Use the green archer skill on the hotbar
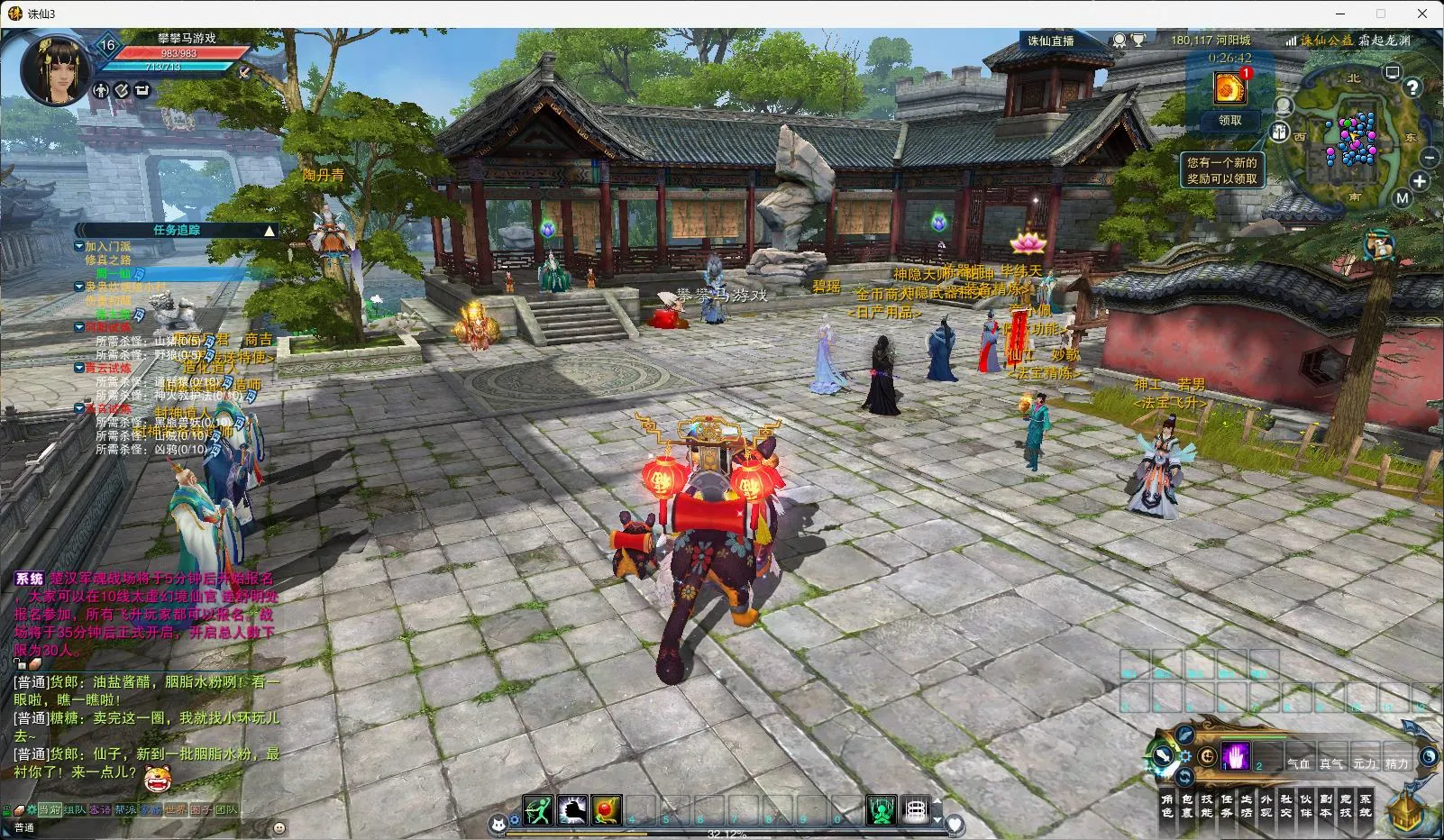Screen dimensions: 1444x840 [x=538, y=810]
